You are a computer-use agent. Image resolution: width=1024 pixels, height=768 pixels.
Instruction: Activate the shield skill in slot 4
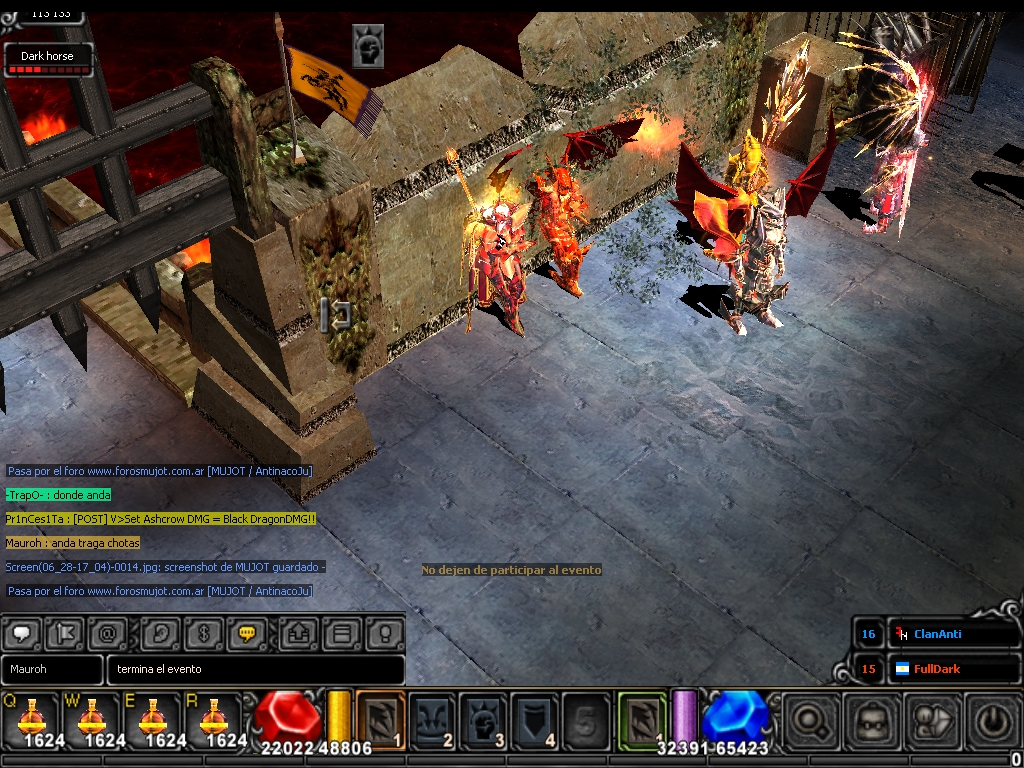[x=535, y=719]
